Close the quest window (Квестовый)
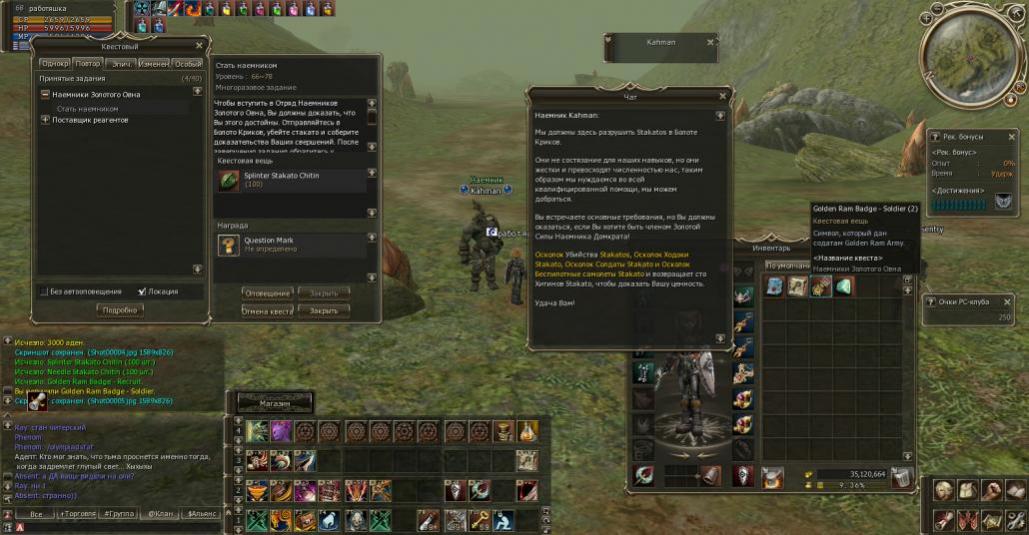This screenshot has height=535, width=1029. [x=198, y=45]
